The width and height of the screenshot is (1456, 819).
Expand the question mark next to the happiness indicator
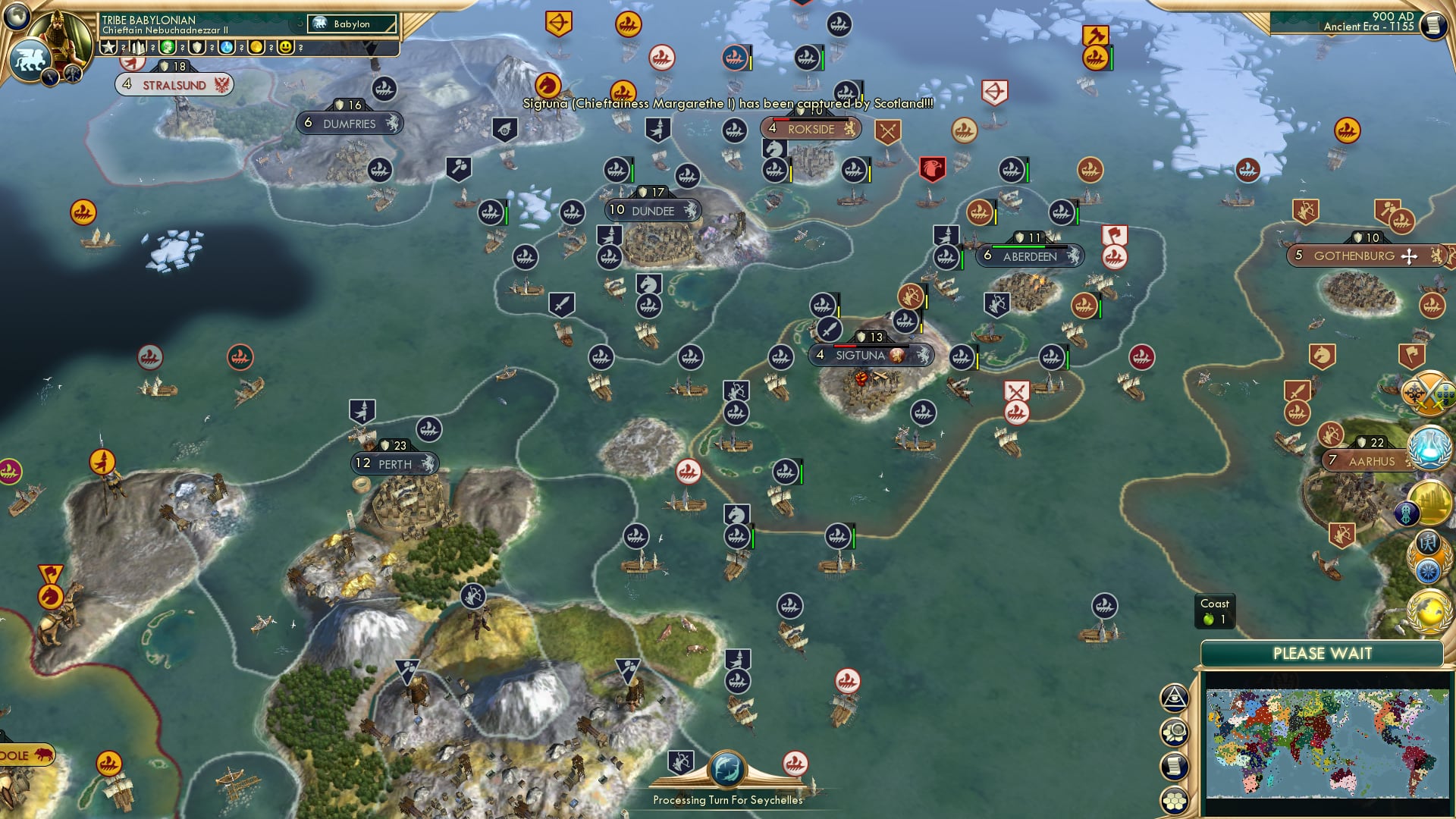tap(301, 47)
